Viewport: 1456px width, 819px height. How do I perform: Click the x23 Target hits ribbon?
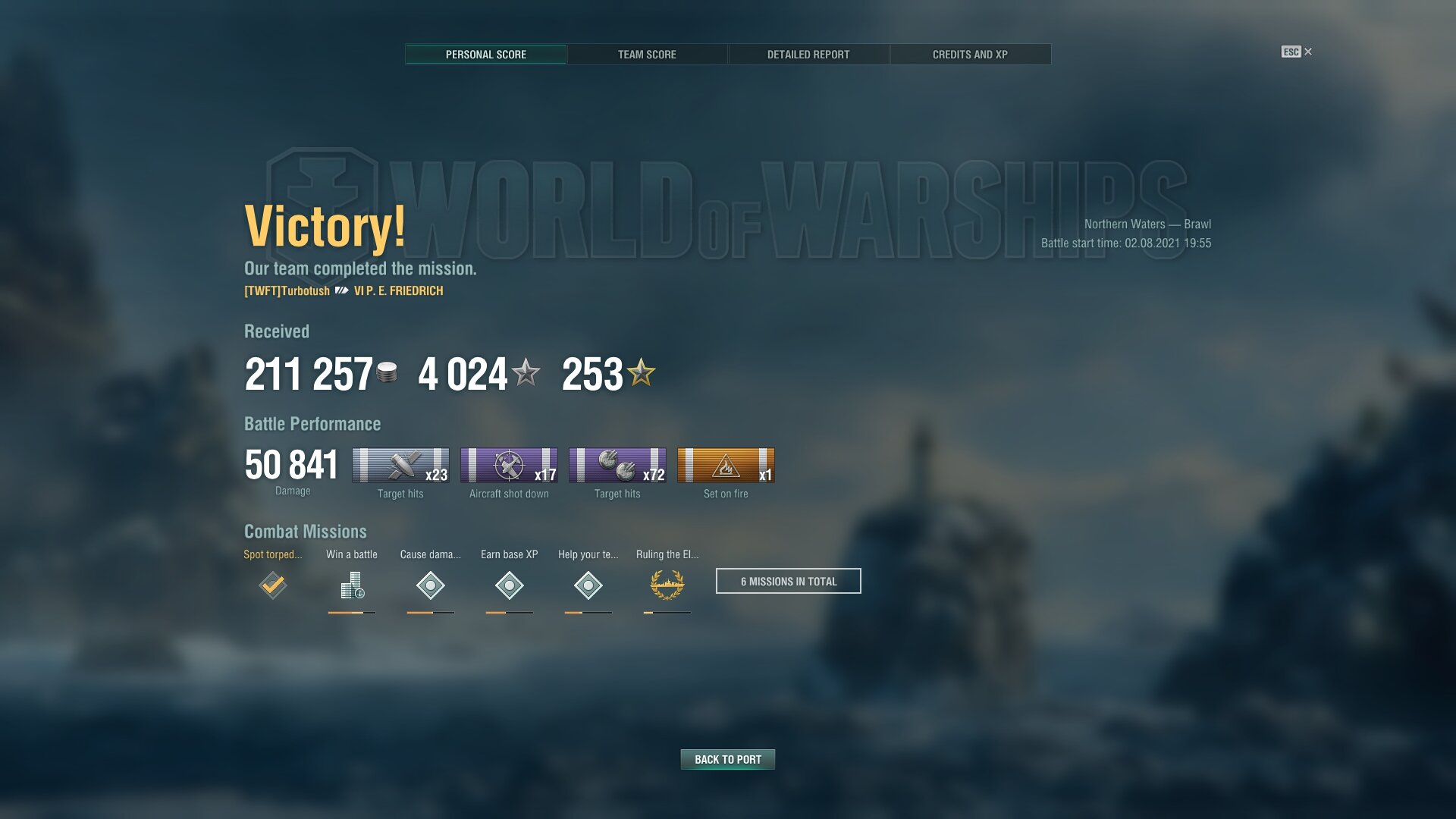400,466
